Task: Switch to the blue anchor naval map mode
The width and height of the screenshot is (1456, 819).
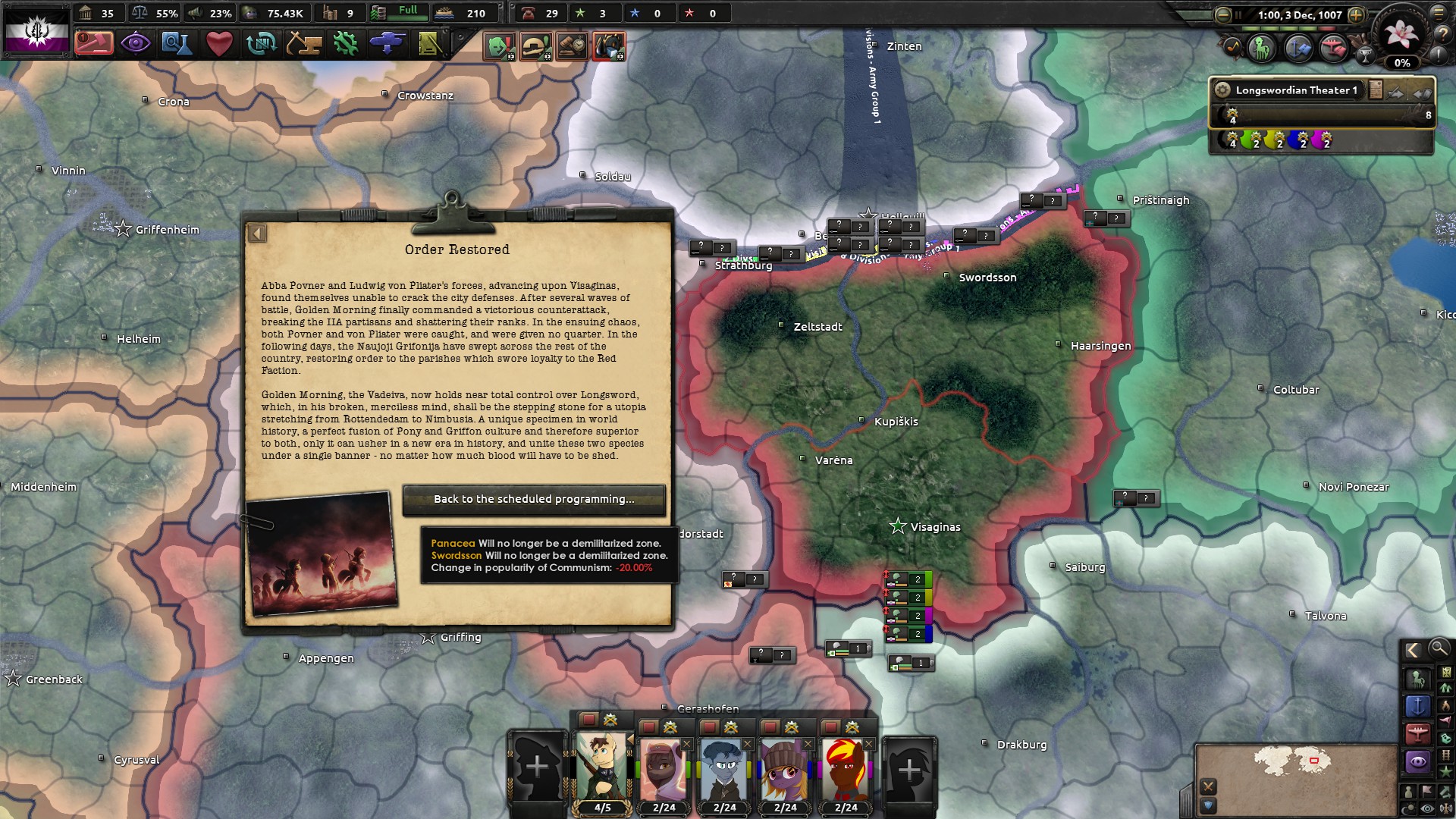Action: (x=1417, y=707)
